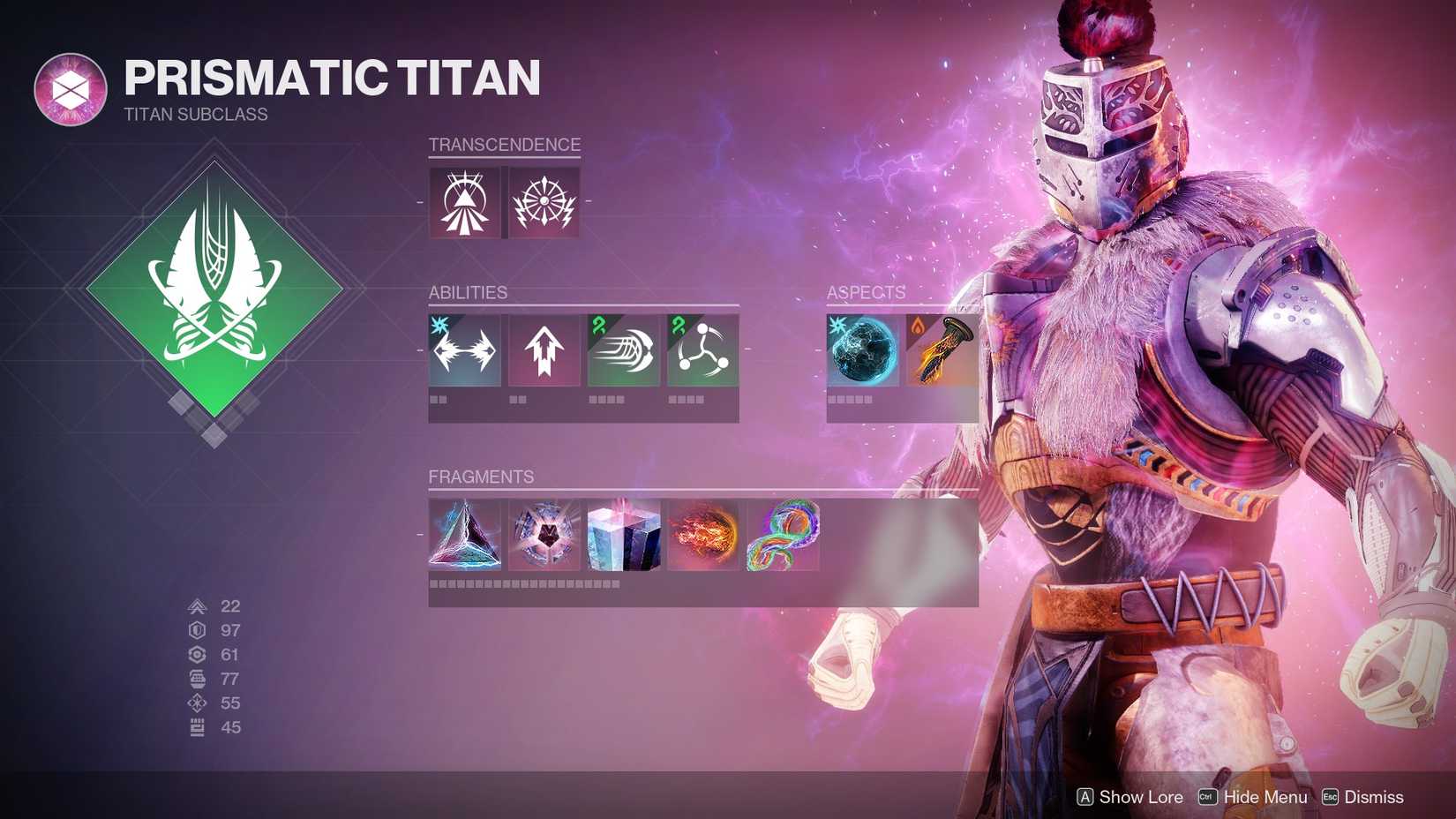Click the Resilience stat icon showing 97

pyautogui.click(x=196, y=630)
